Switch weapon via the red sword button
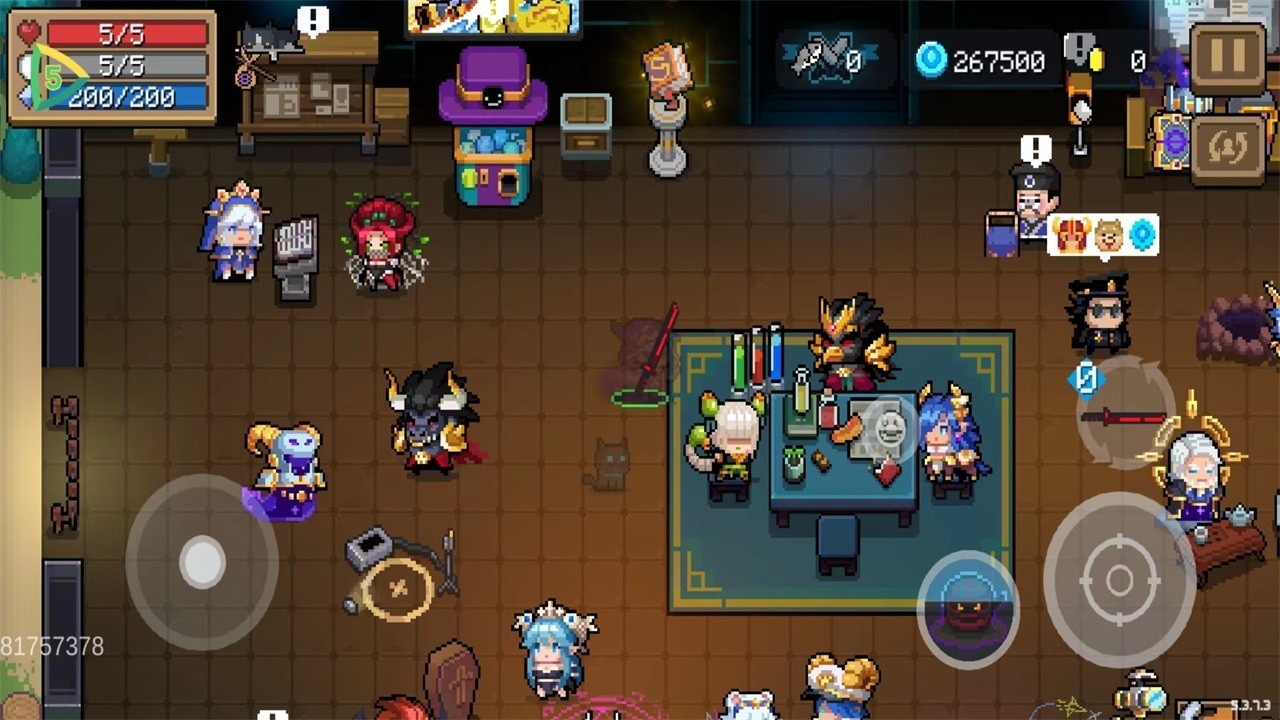1280x720 pixels. [1123, 418]
